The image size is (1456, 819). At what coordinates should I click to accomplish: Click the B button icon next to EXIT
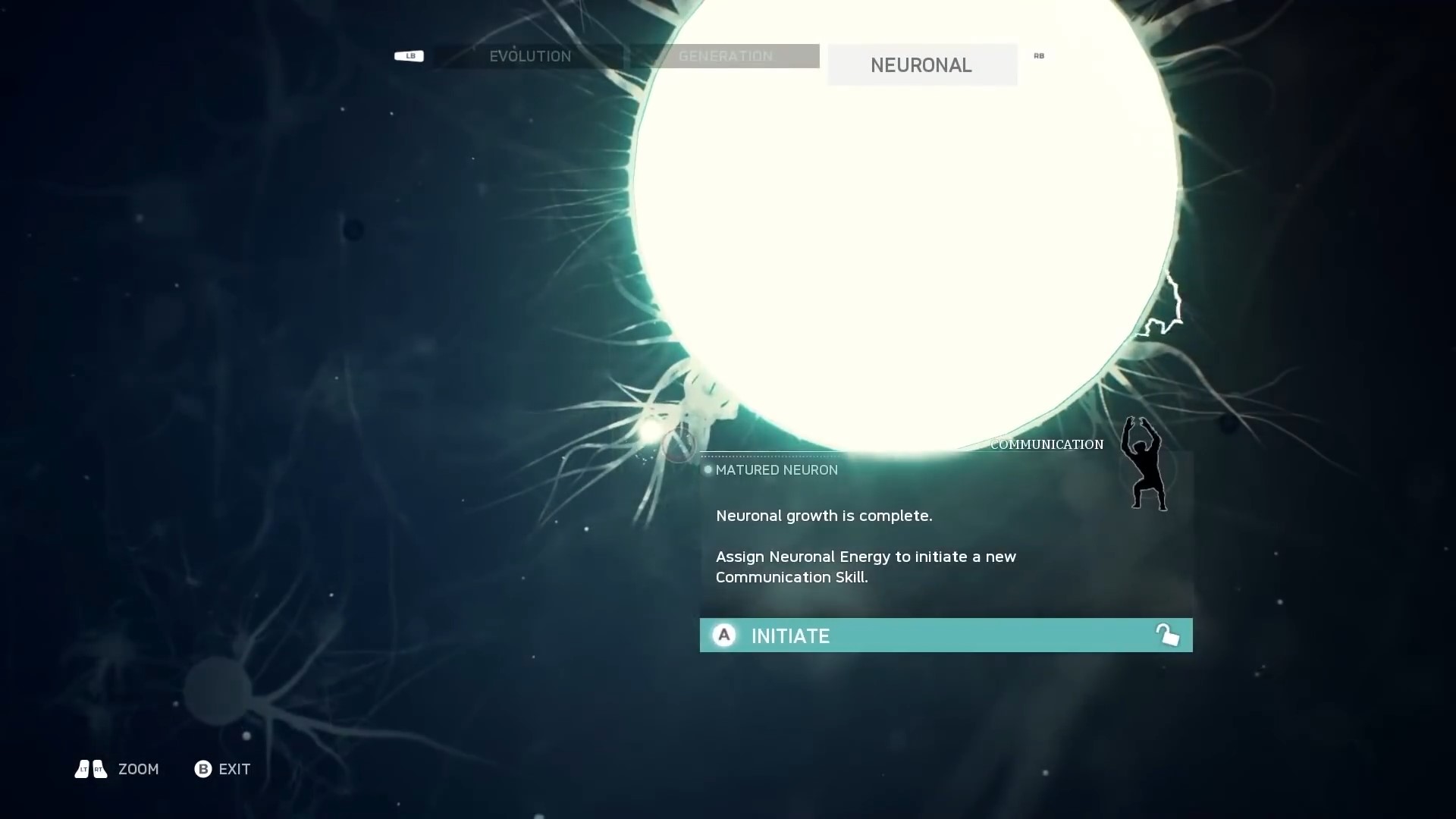point(202,769)
